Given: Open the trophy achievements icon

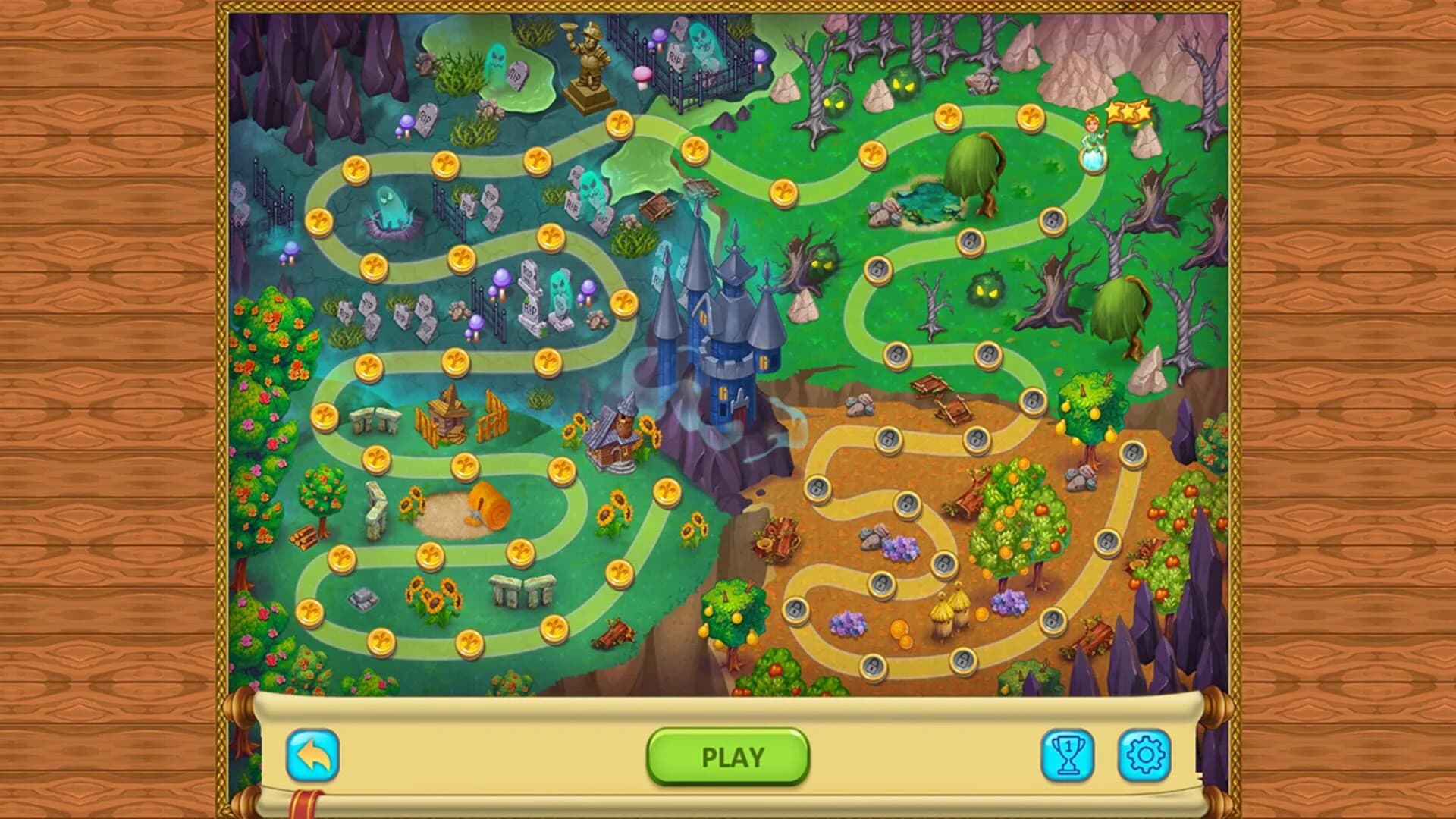Looking at the screenshot, I should (x=1068, y=755).
